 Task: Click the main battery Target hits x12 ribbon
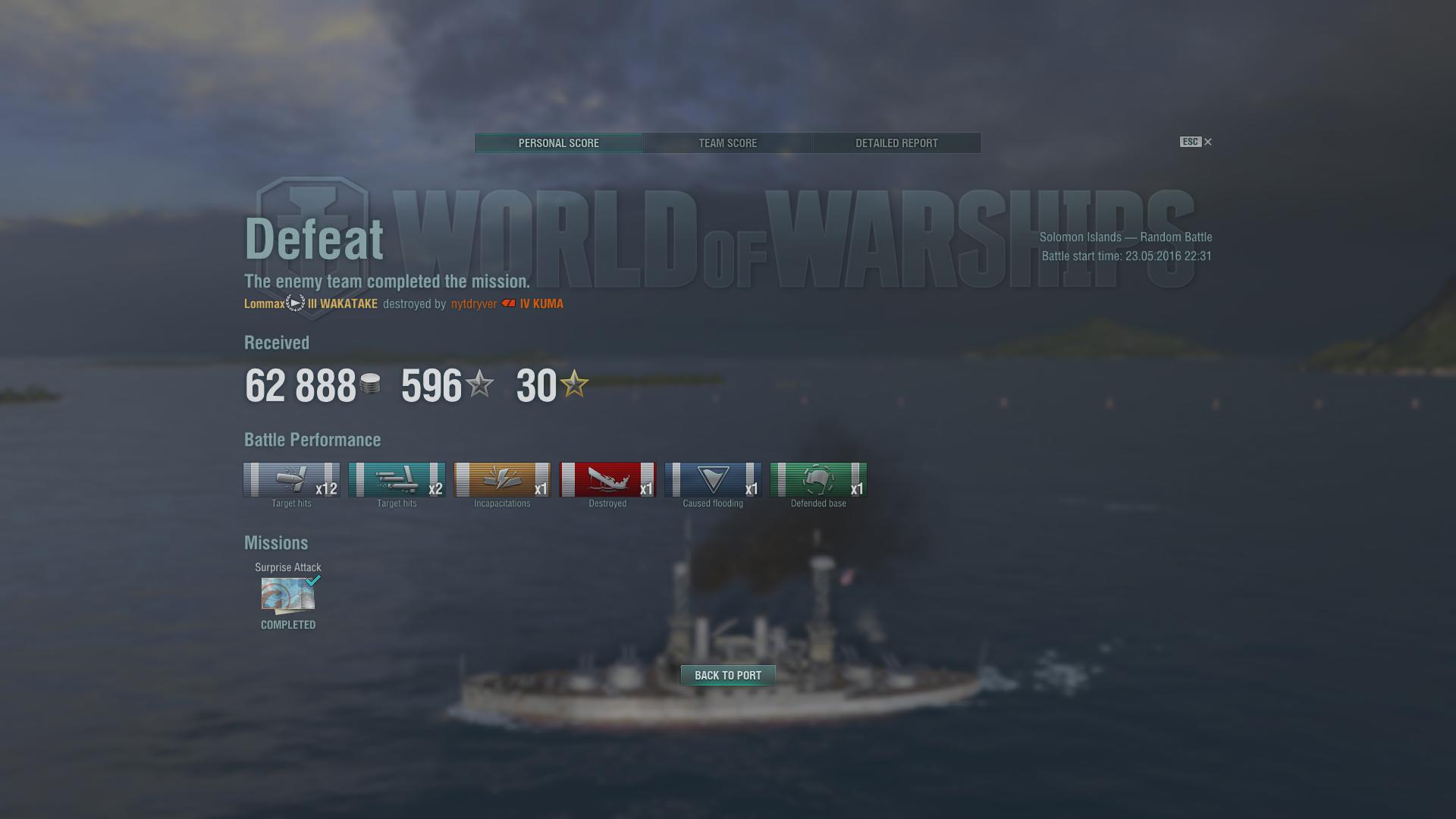(x=291, y=480)
